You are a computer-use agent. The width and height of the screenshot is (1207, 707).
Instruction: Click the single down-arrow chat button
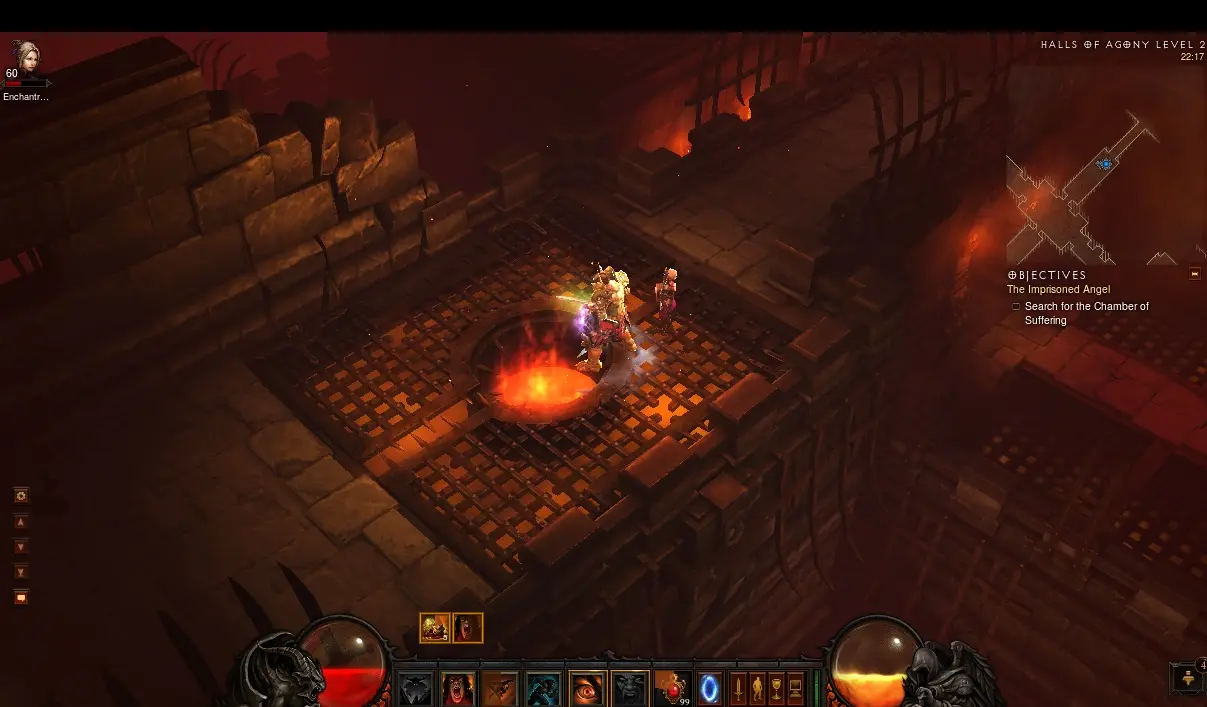click(x=21, y=547)
